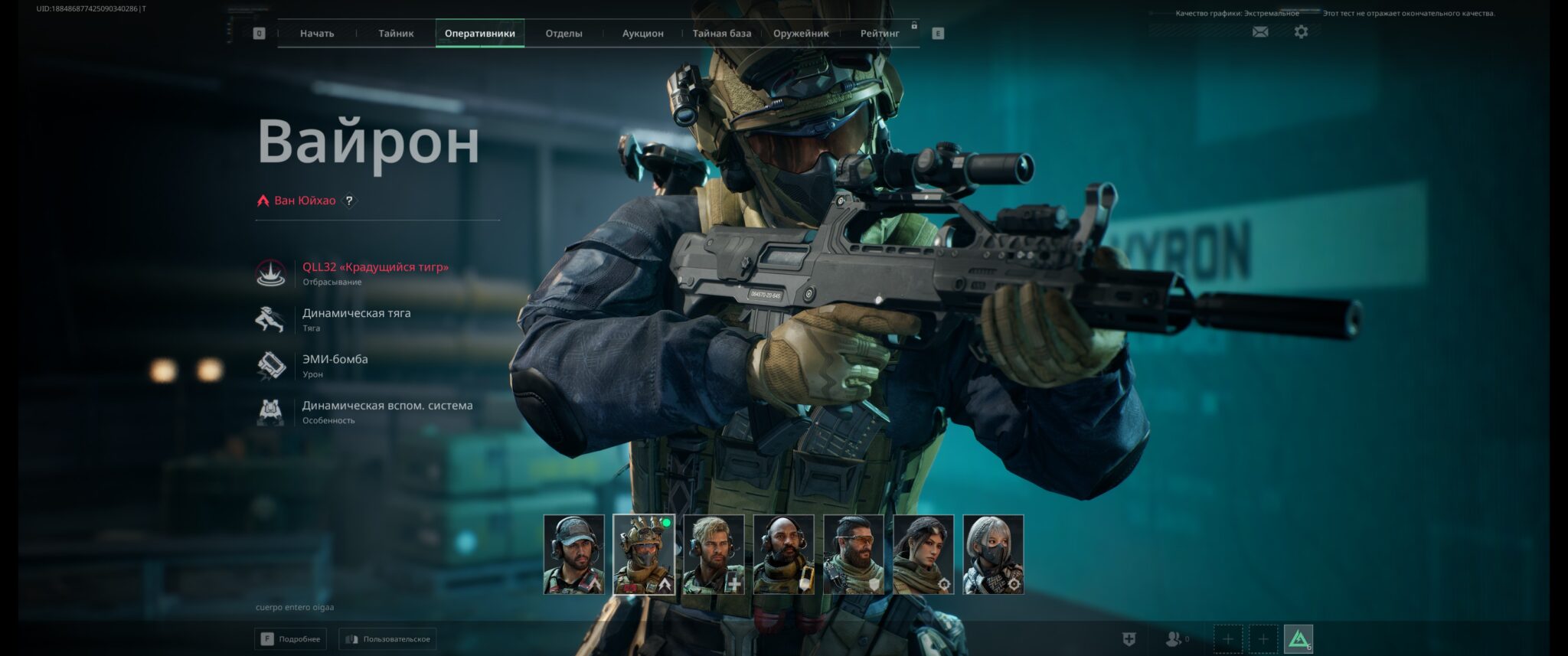Click an empty dashed squad slot

pyautogui.click(x=1228, y=636)
